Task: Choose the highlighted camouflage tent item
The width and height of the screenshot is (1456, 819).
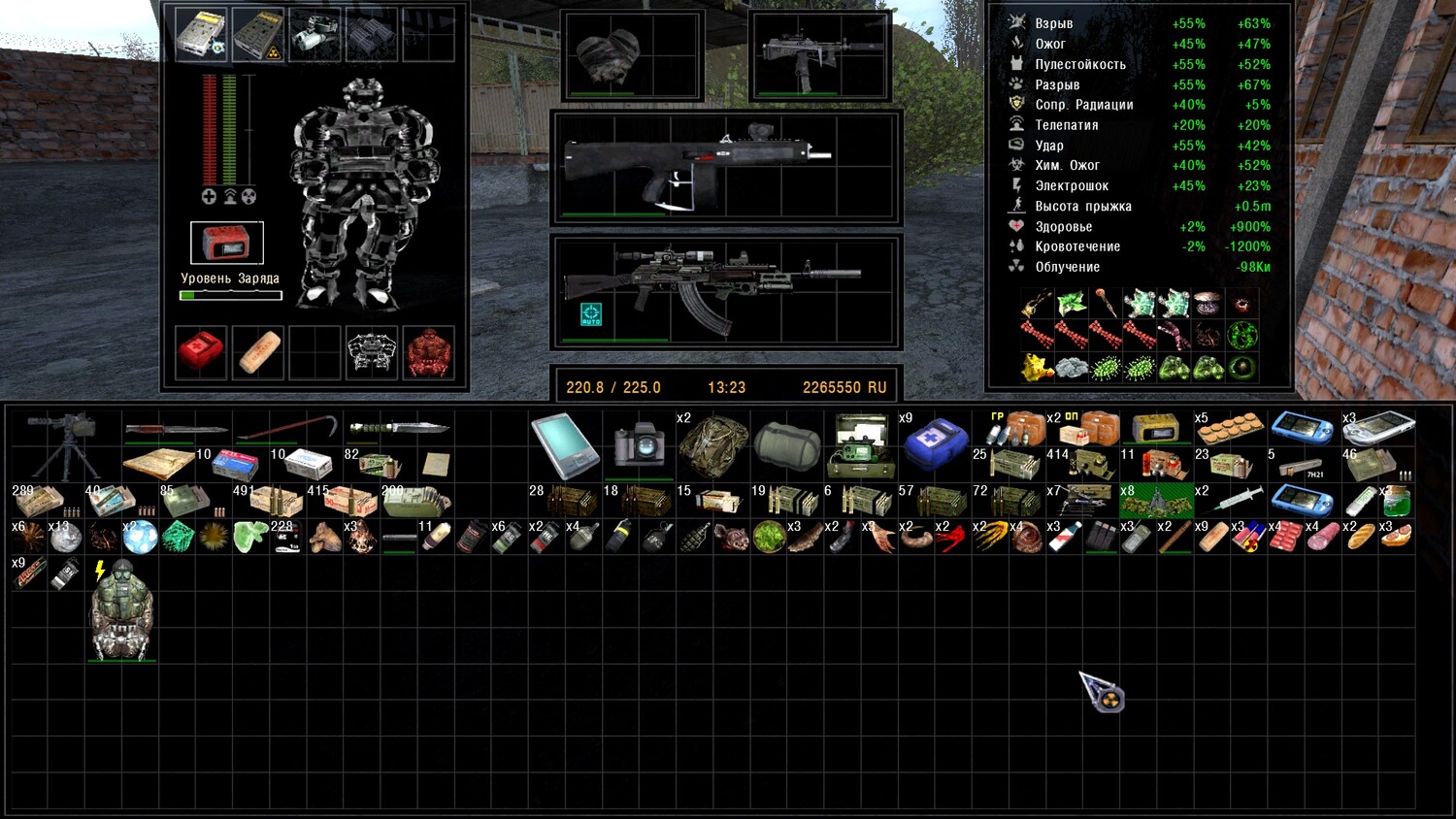Action: click(x=1155, y=501)
